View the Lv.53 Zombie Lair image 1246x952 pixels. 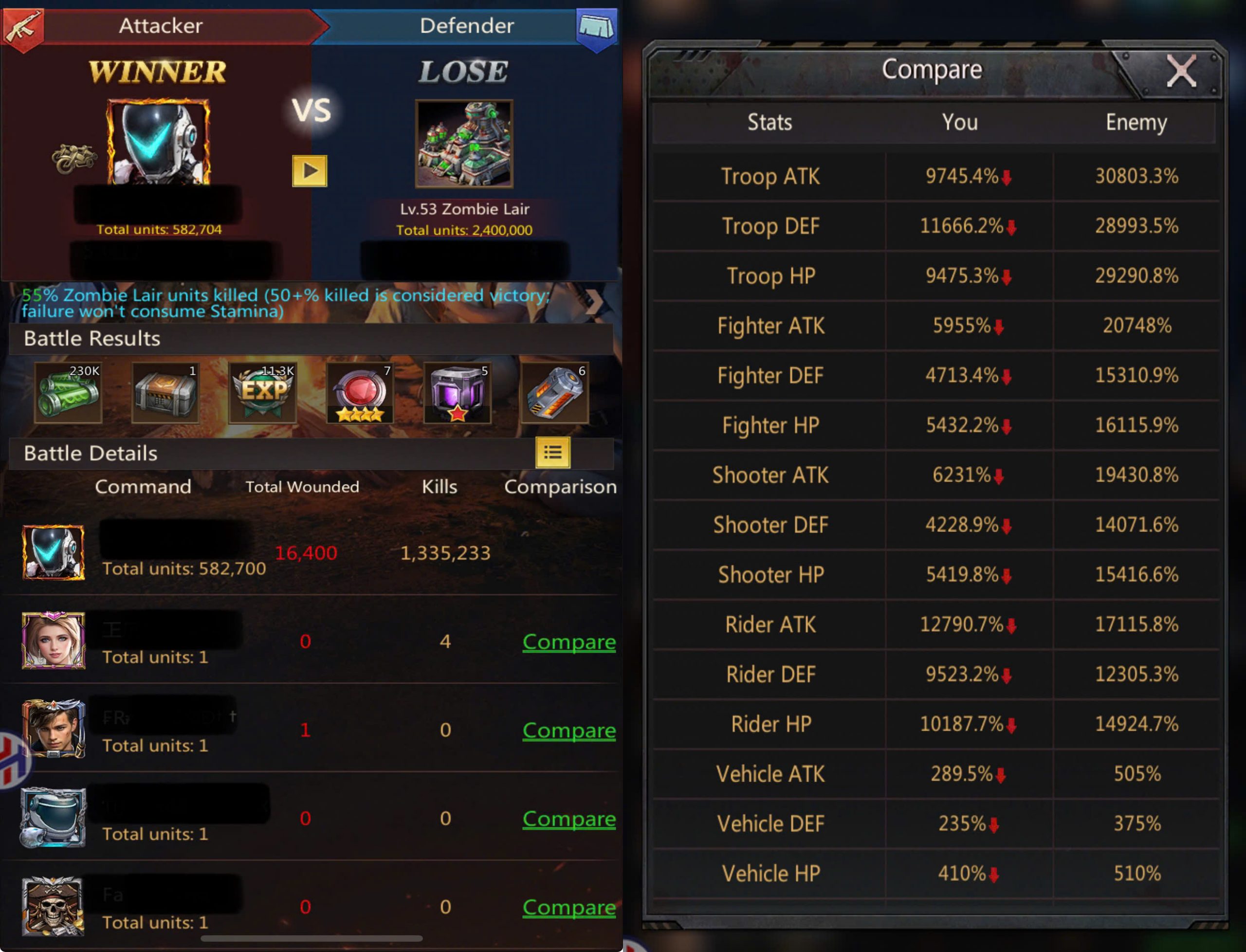(x=464, y=144)
